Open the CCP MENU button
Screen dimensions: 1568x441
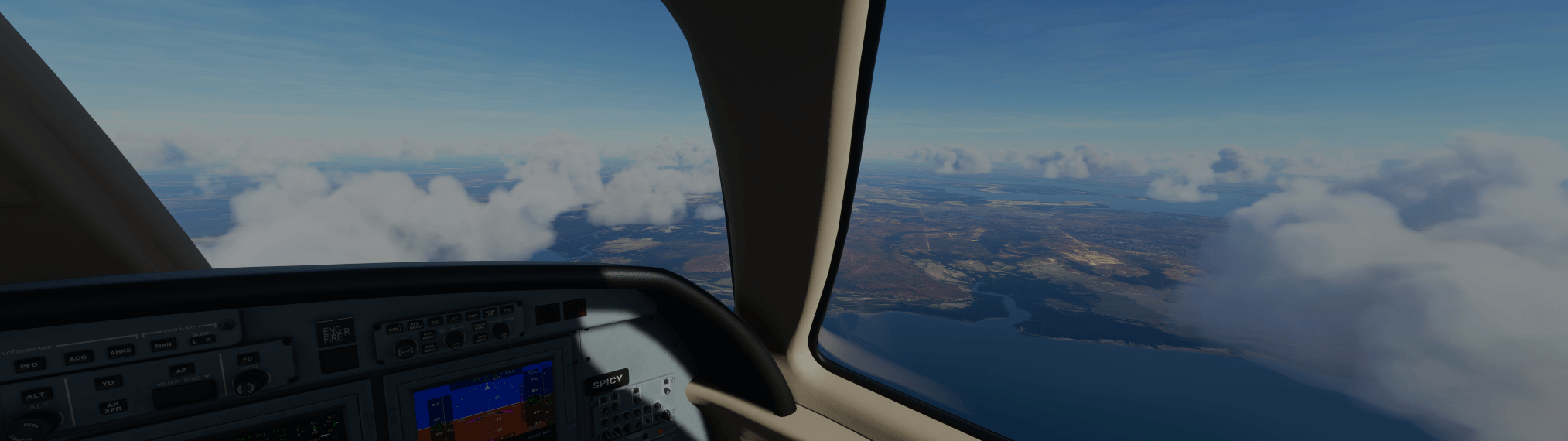[x=428, y=336]
